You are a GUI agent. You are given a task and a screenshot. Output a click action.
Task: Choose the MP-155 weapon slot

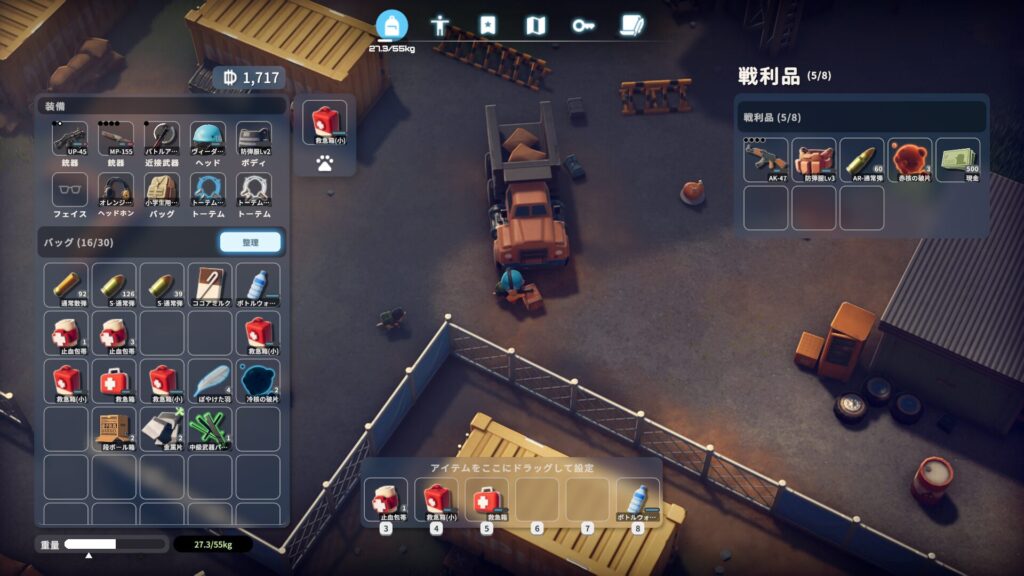pos(116,140)
